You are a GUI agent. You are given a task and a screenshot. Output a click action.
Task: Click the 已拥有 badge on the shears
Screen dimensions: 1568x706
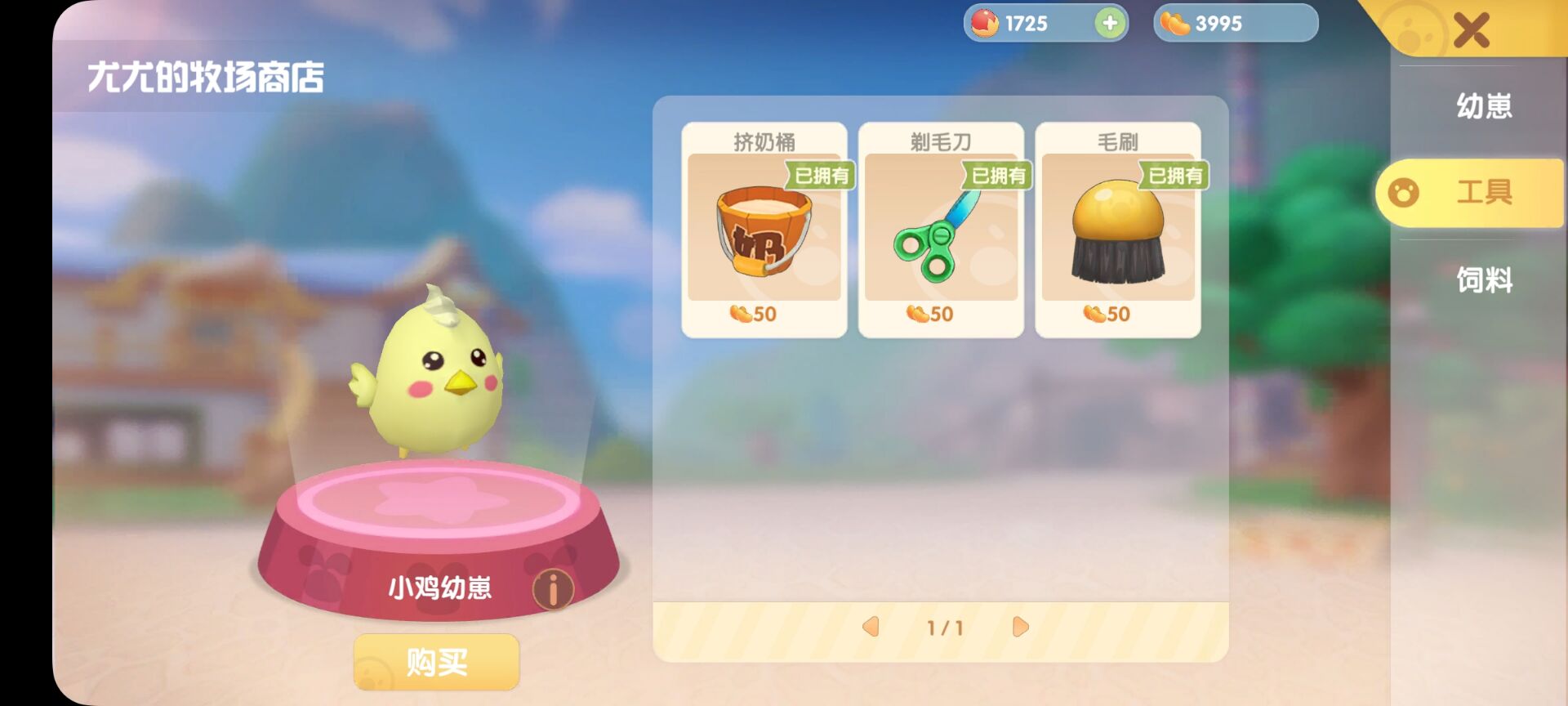996,176
